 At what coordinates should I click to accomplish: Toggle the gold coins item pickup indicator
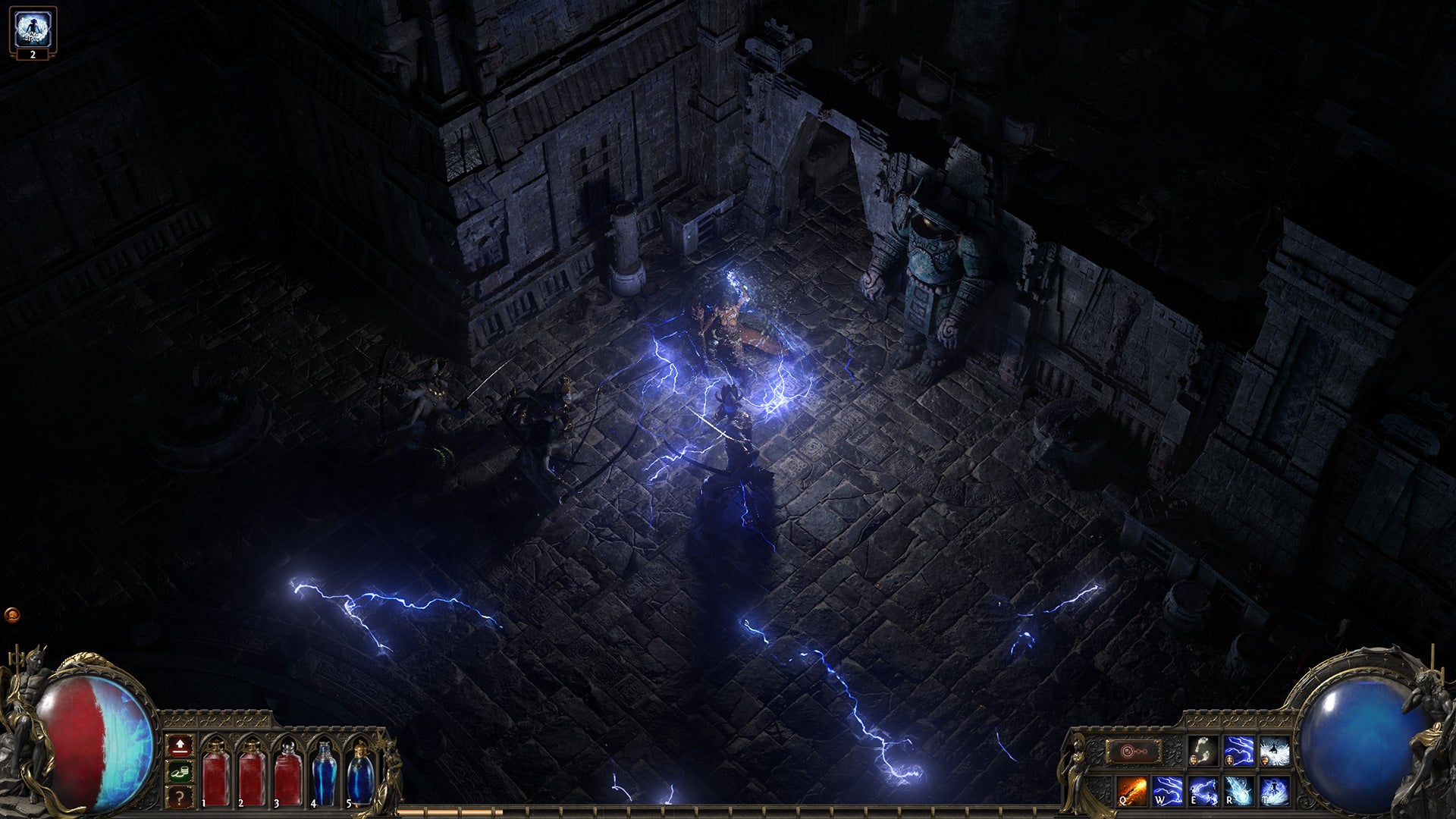[x=179, y=772]
